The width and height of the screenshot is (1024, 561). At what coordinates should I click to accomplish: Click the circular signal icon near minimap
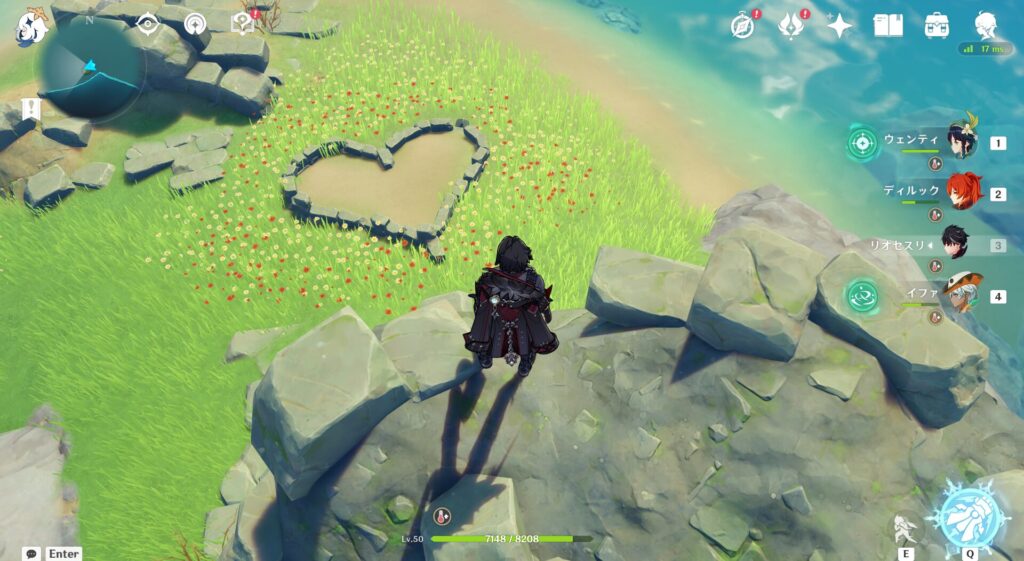coord(195,24)
